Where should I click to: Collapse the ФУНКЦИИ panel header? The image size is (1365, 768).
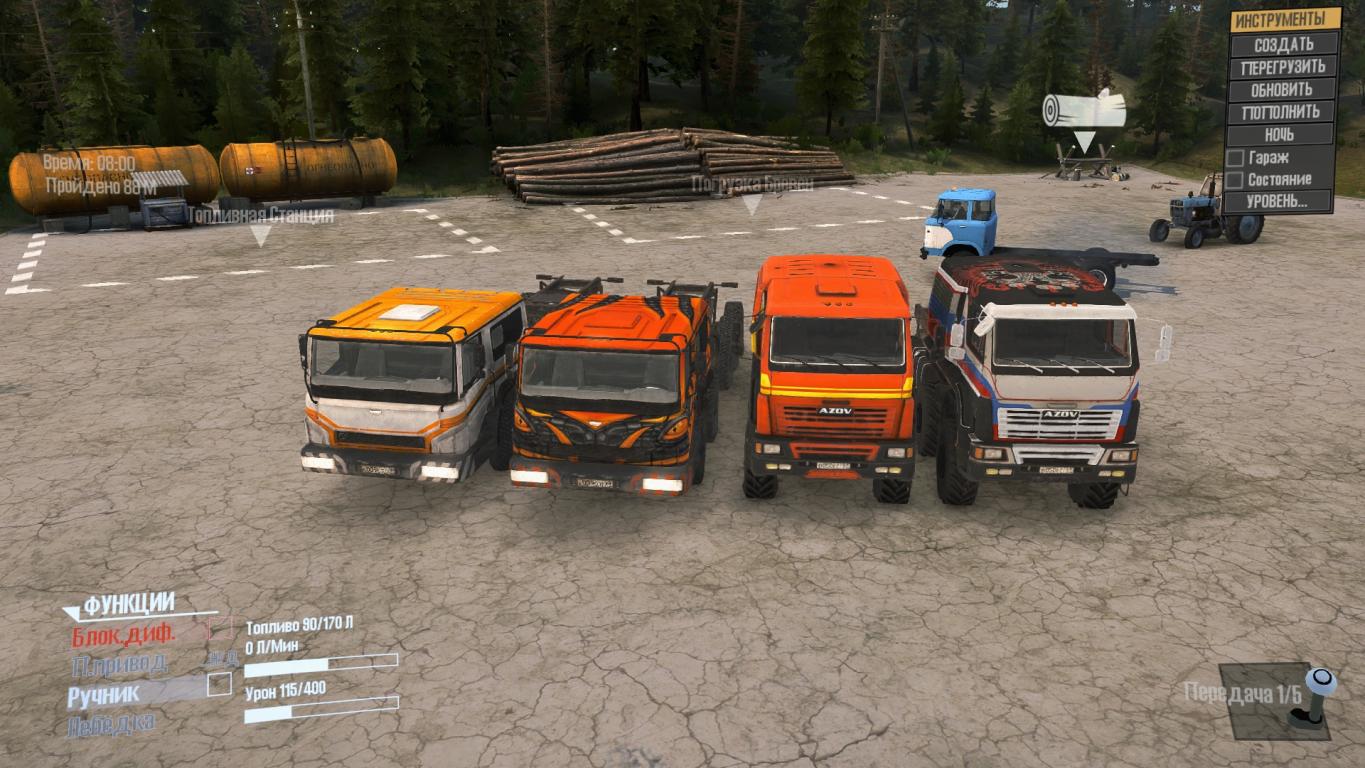pyautogui.click(x=129, y=605)
